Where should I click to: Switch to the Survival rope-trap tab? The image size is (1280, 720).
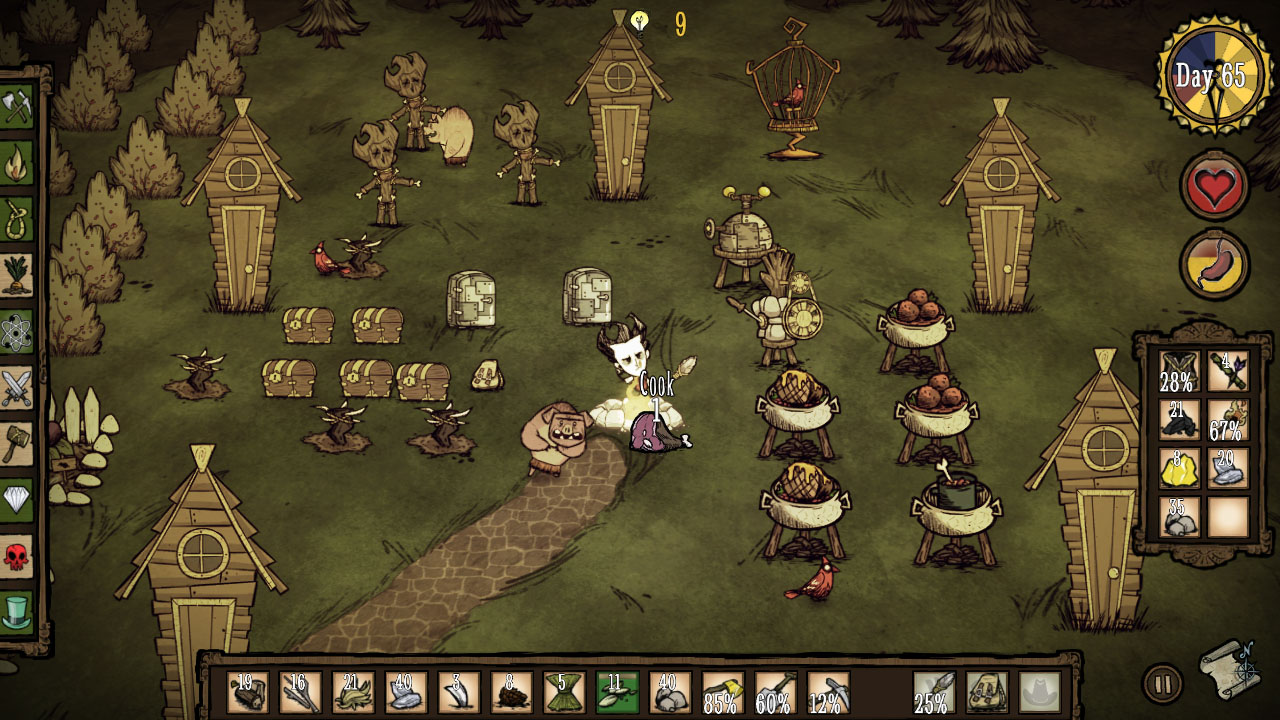(x=17, y=219)
